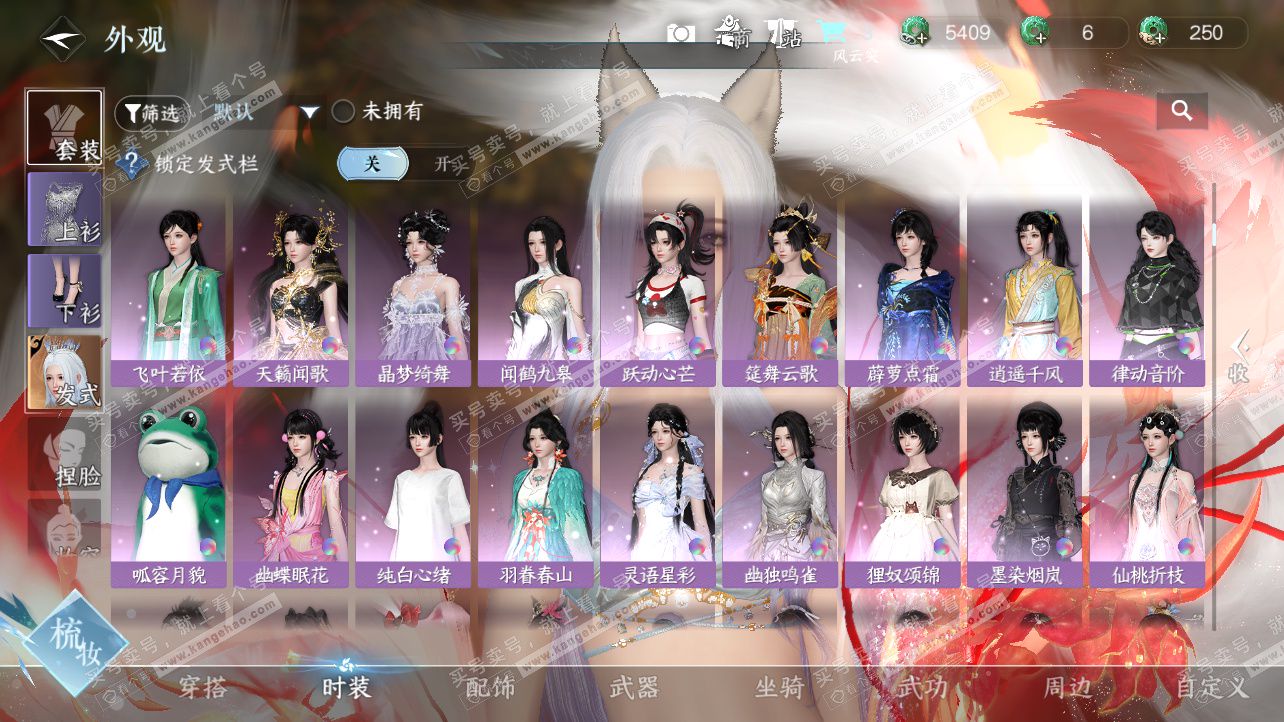Open the 筛选 filter button
This screenshot has width=1284, height=722.
(x=151, y=112)
